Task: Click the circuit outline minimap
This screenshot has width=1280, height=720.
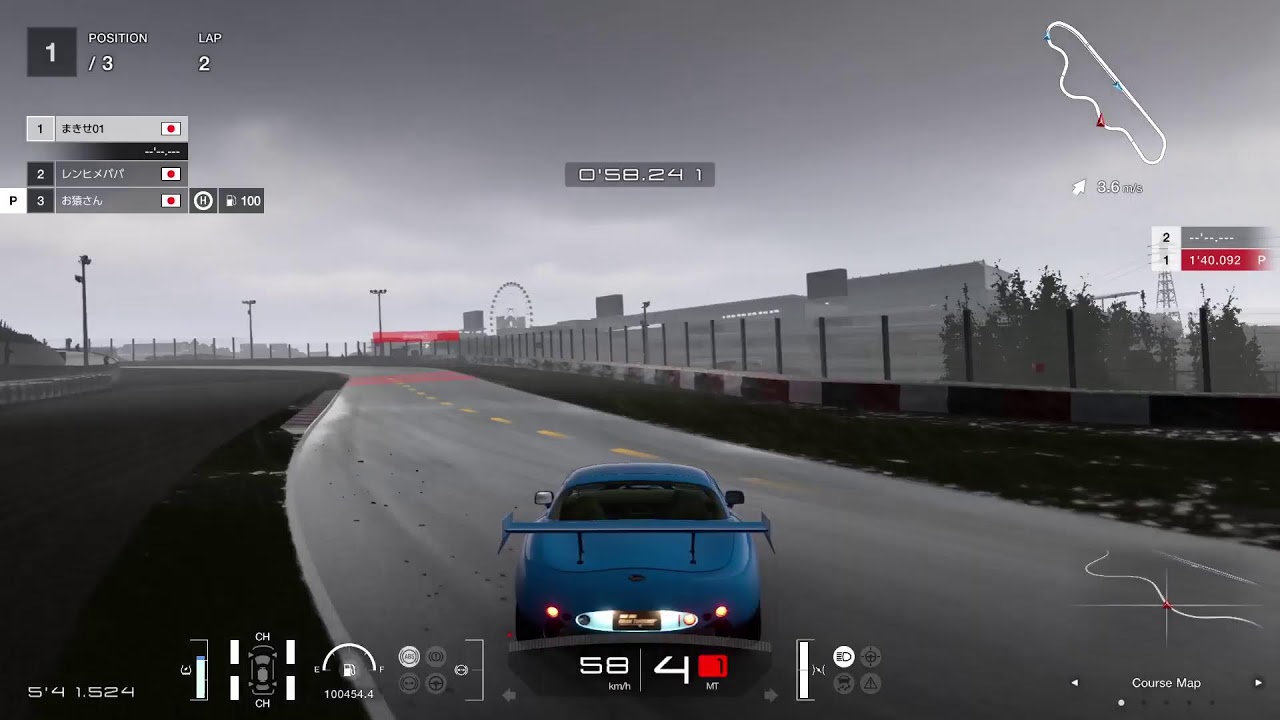Action: (1105, 92)
